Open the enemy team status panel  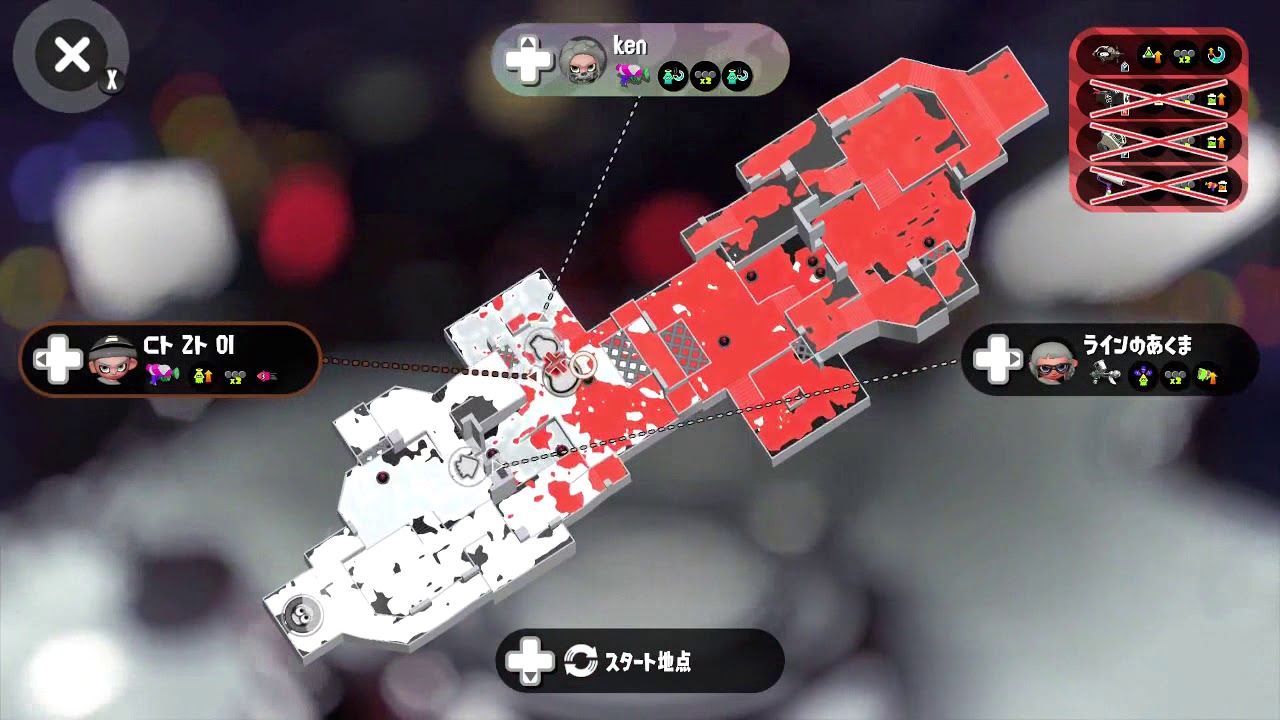1160,120
